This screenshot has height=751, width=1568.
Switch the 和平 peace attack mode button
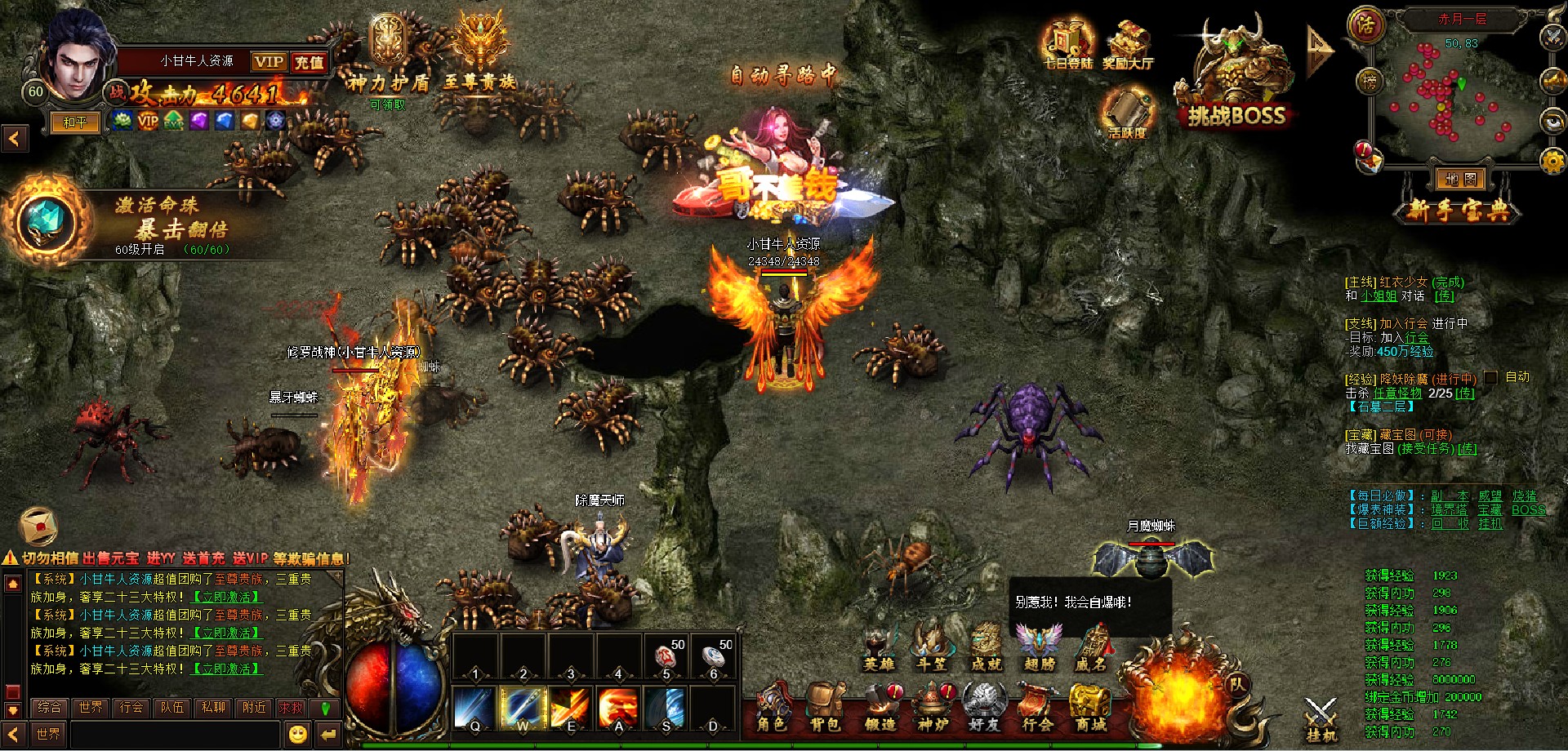click(74, 122)
